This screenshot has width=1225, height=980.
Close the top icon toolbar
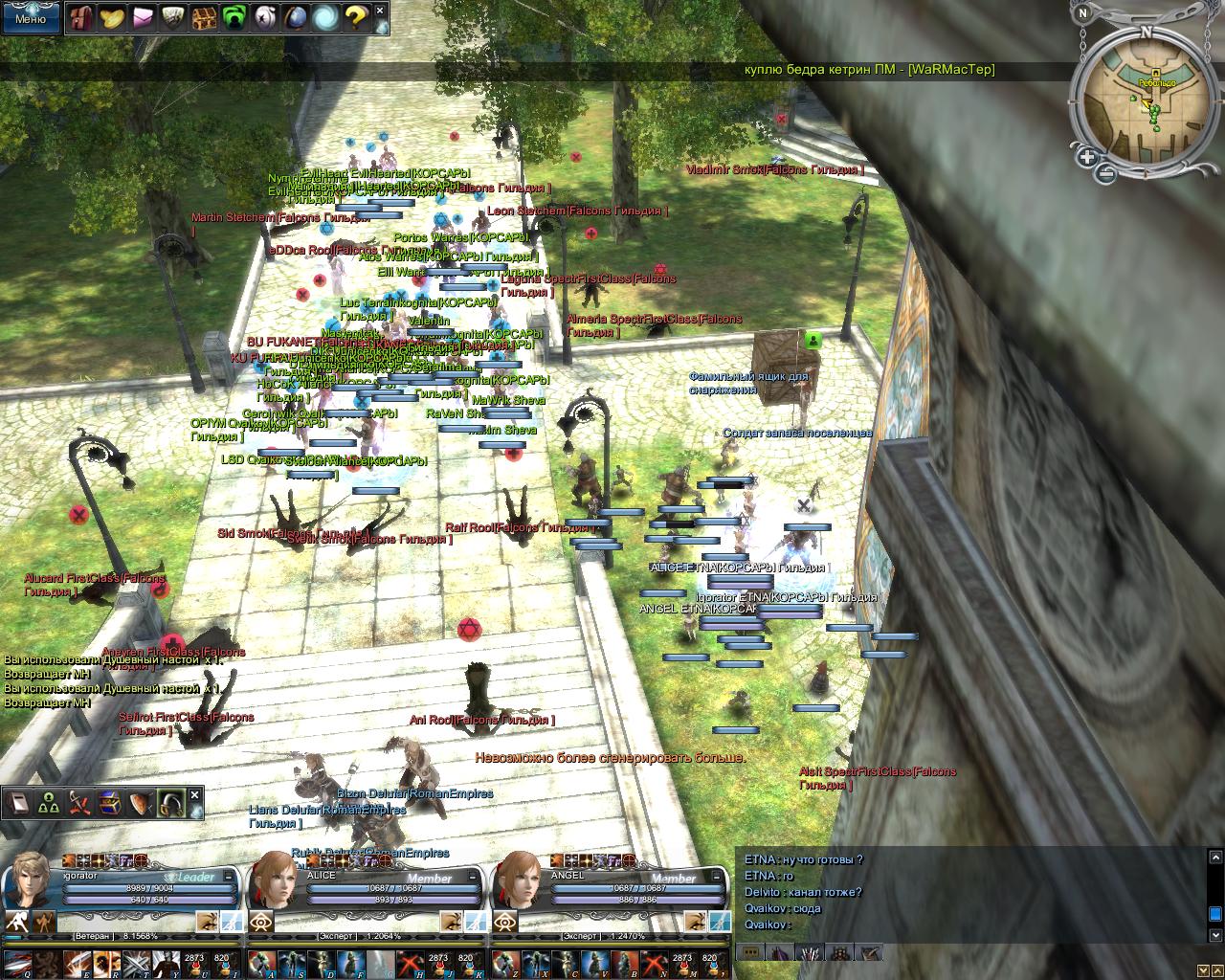tap(381, 11)
